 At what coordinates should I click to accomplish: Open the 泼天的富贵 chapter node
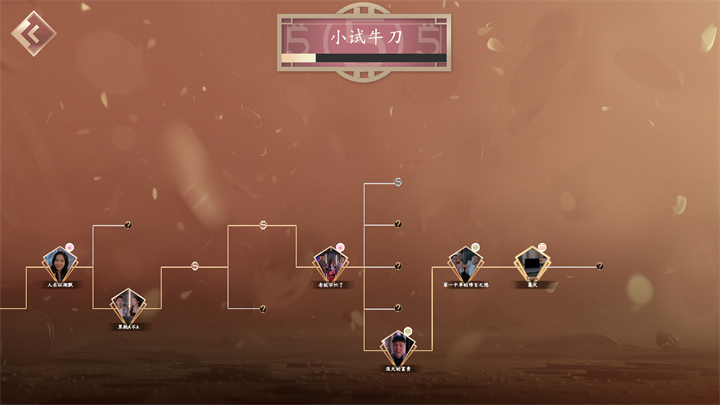[x=398, y=349]
